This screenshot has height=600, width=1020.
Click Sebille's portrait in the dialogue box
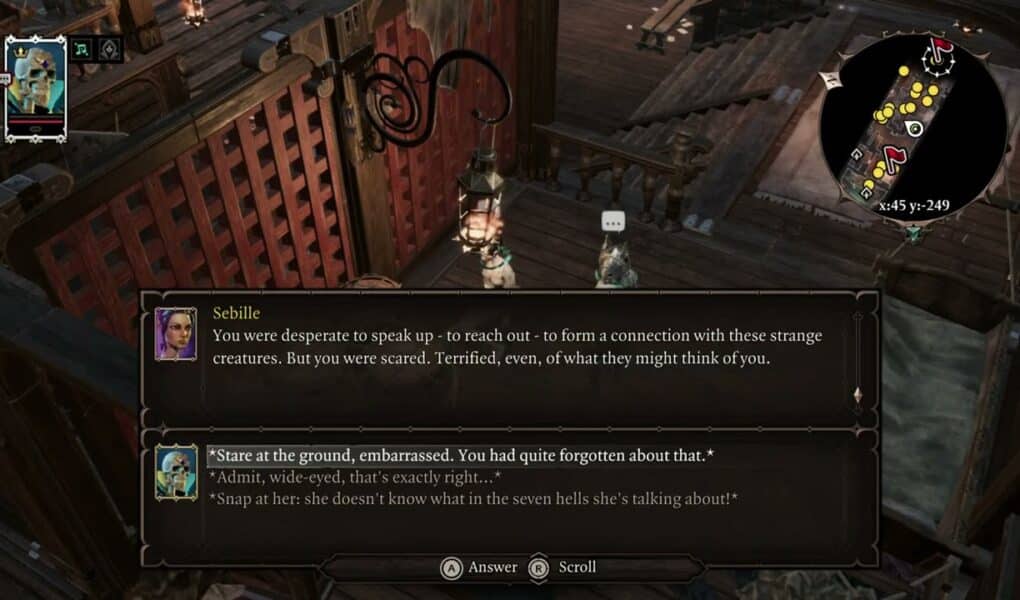point(175,334)
